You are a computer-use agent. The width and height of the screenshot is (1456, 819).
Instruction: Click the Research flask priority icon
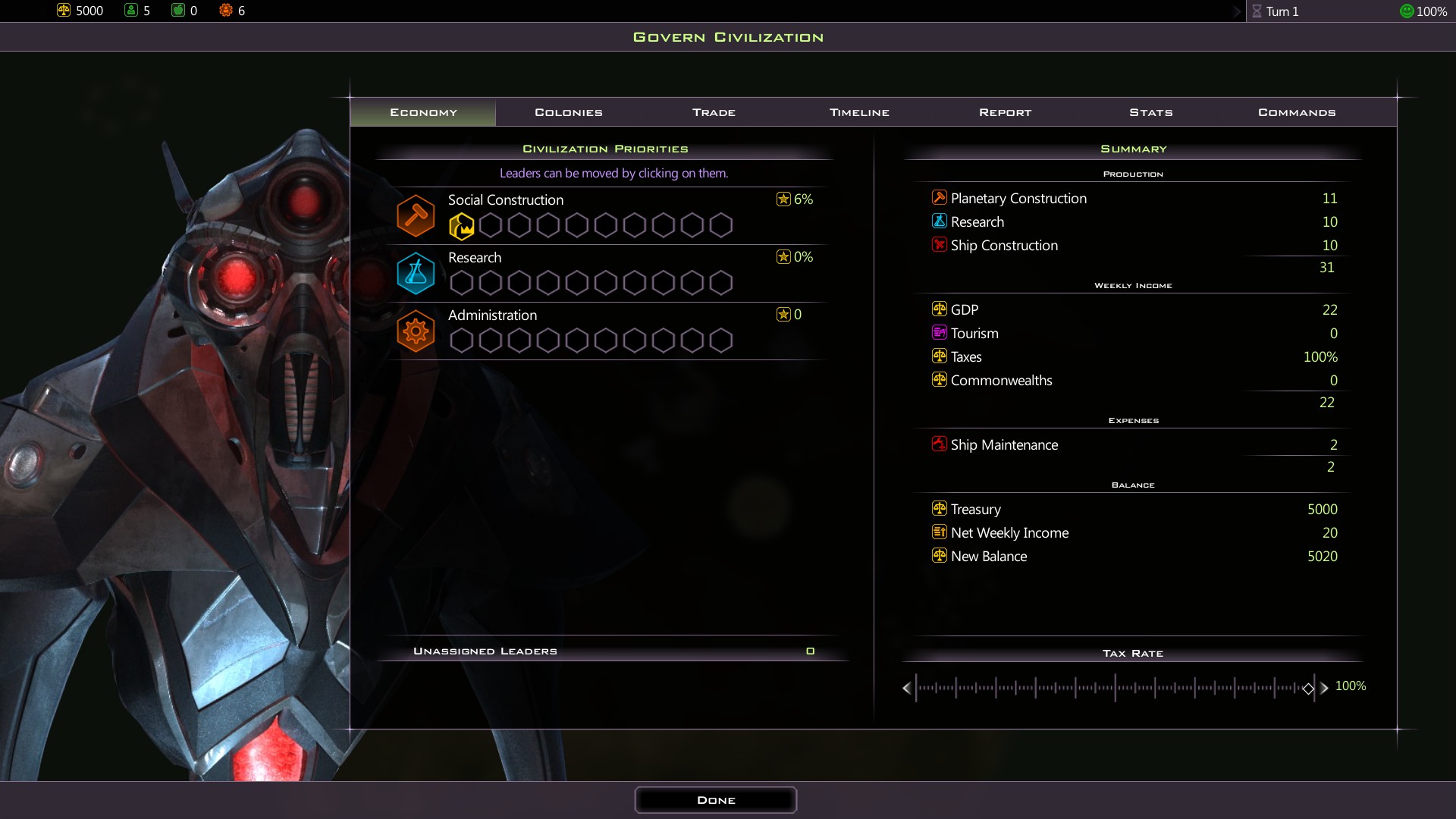pos(416,273)
